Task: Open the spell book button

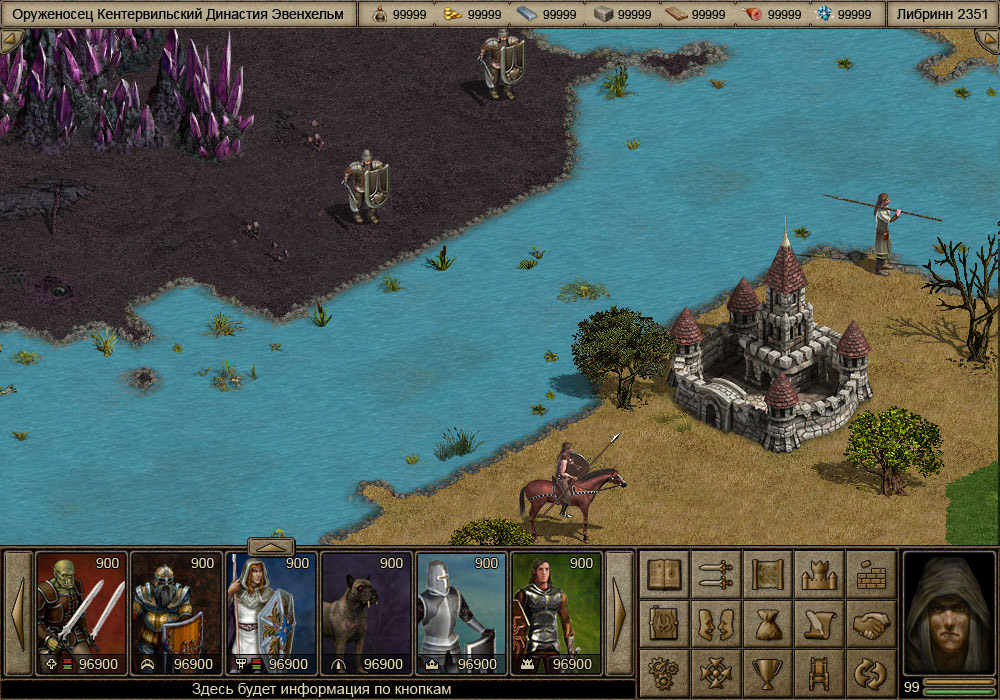Action: [x=665, y=574]
